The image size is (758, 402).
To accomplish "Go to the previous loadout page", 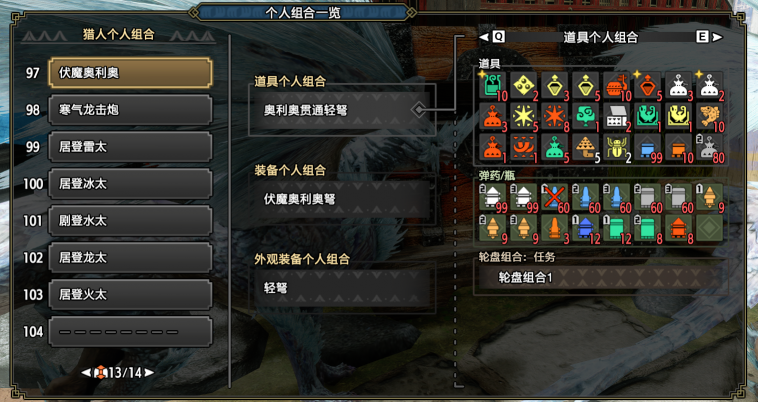I will coord(87,373).
